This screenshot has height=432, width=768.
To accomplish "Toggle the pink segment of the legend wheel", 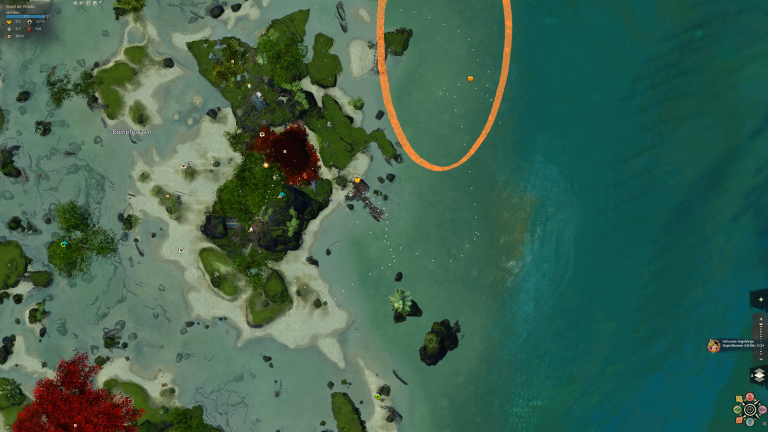I will pyautogui.click(x=761, y=409).
